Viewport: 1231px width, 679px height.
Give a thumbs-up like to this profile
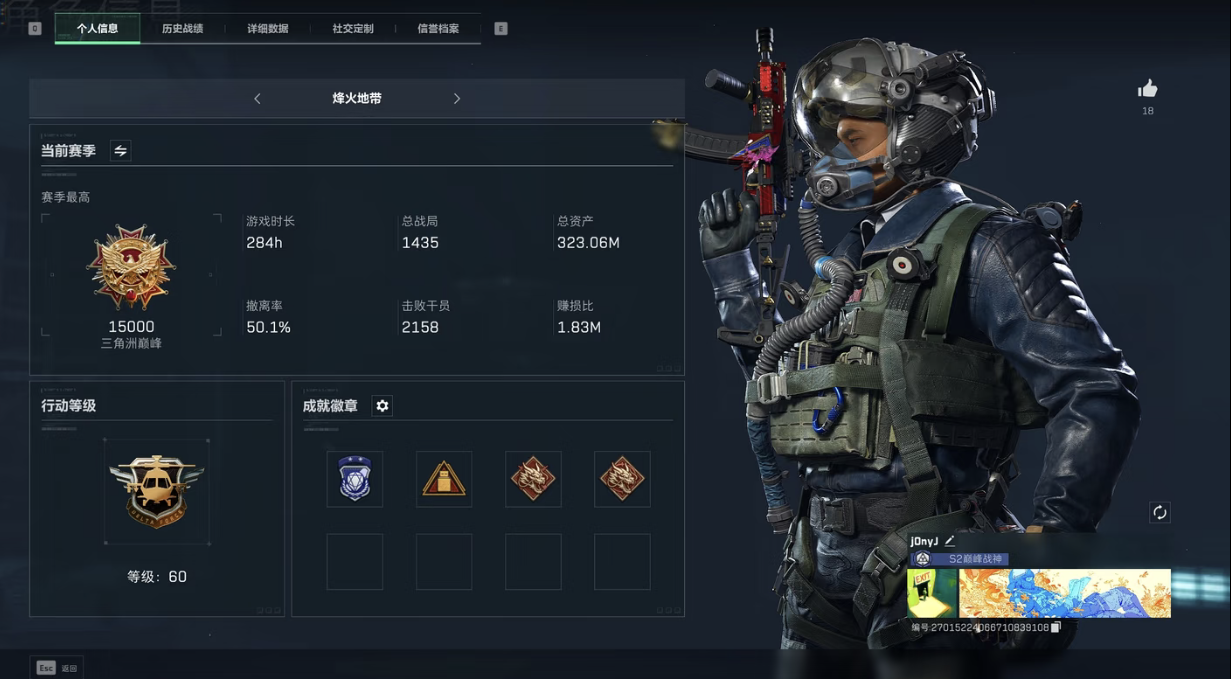[1148, 89]
